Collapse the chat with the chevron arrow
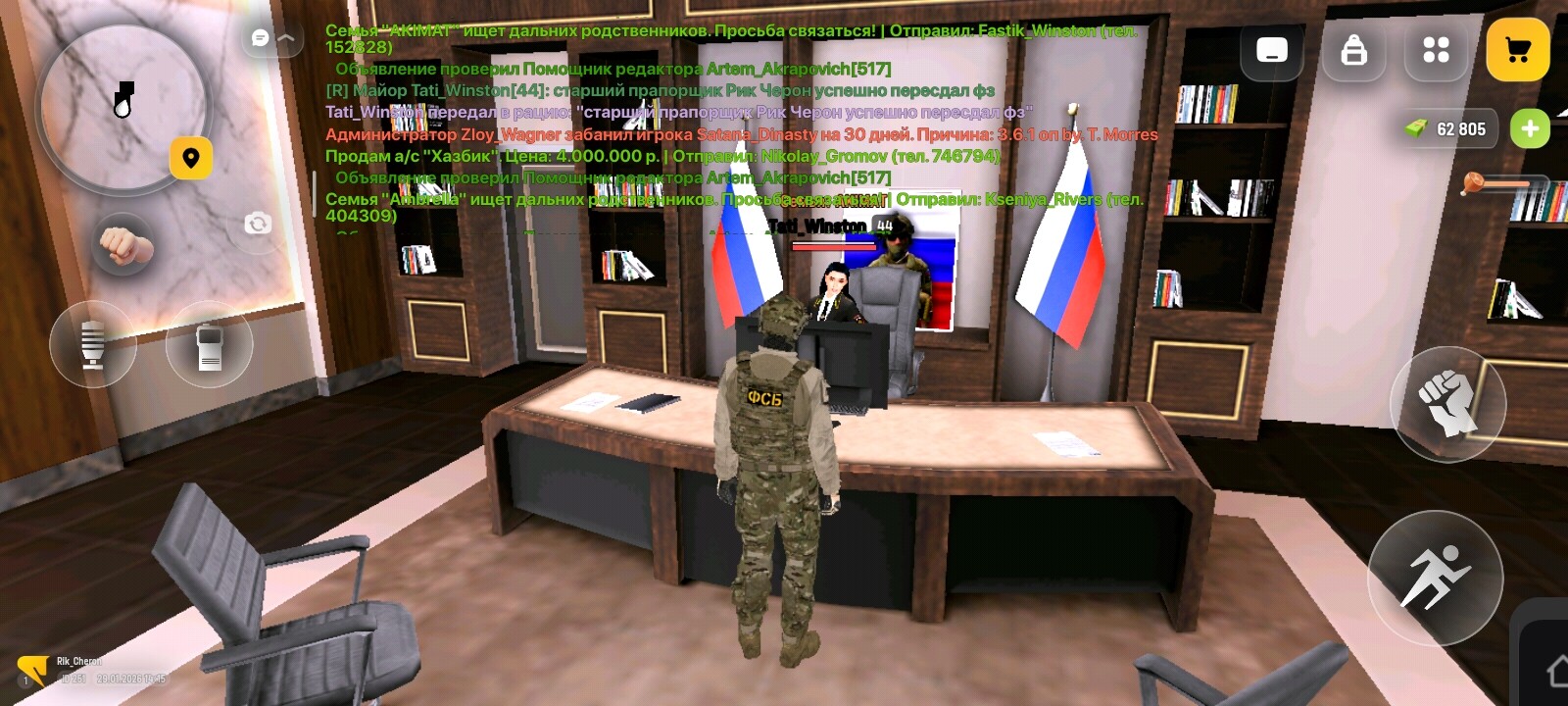Screen dimensions: 1568x706 [x=284, y=39]
